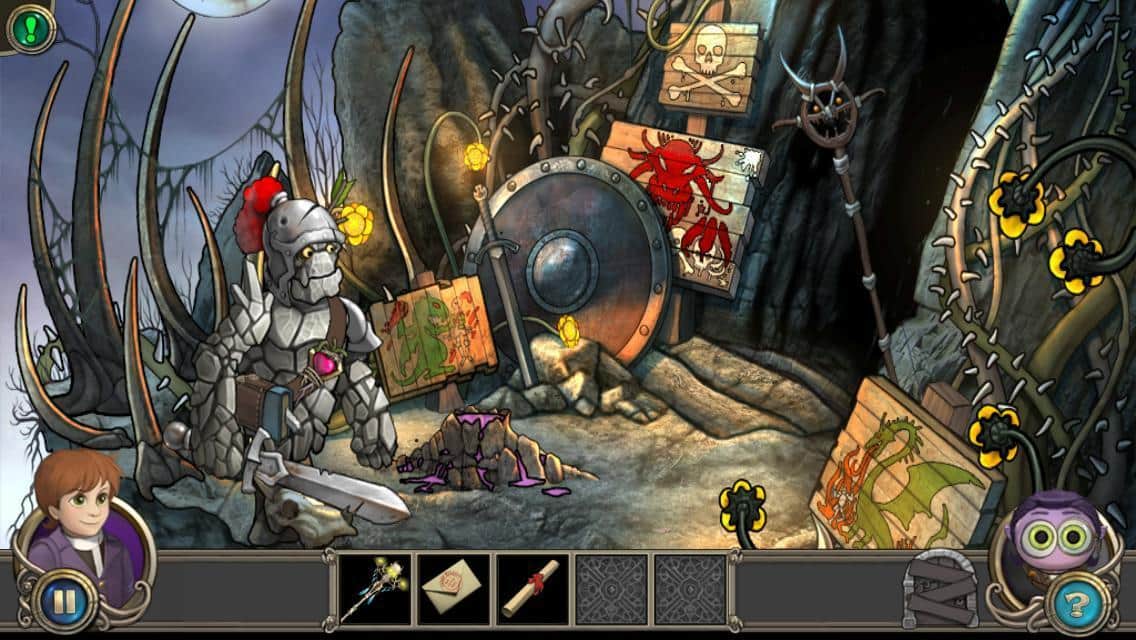Click the green exclamation mark objective icon
This screenshot has height=640, width=1136.
30,28
